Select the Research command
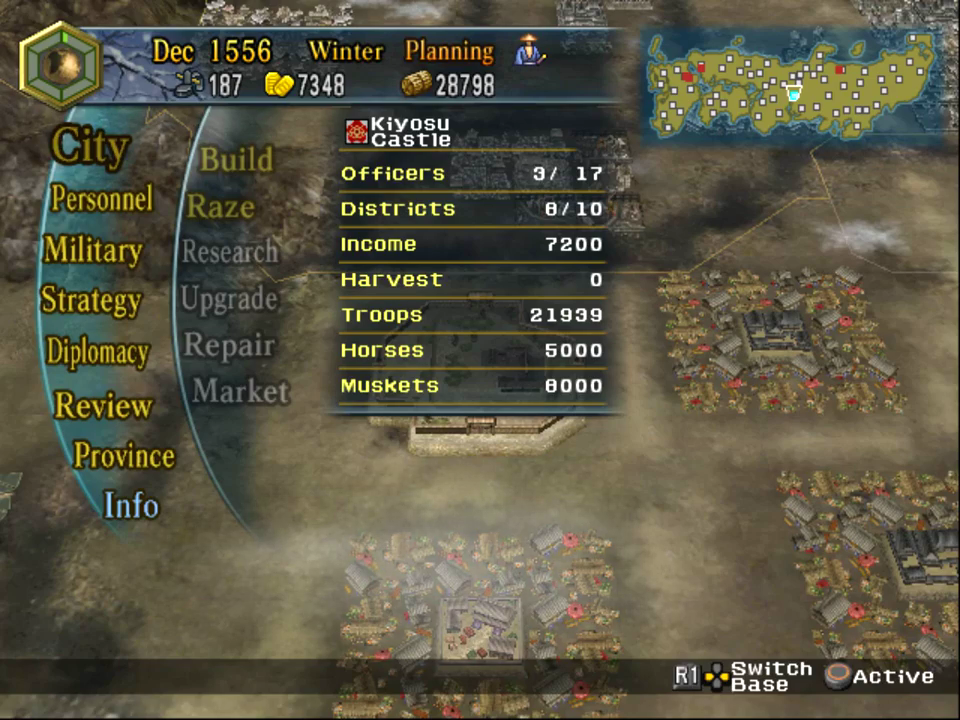 coord(229,252)
